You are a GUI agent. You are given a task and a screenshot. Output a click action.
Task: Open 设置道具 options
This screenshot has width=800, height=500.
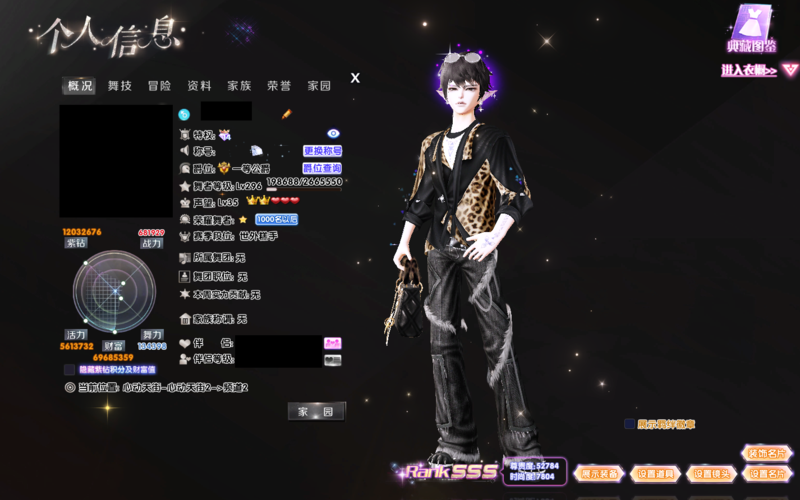[656, 473]
